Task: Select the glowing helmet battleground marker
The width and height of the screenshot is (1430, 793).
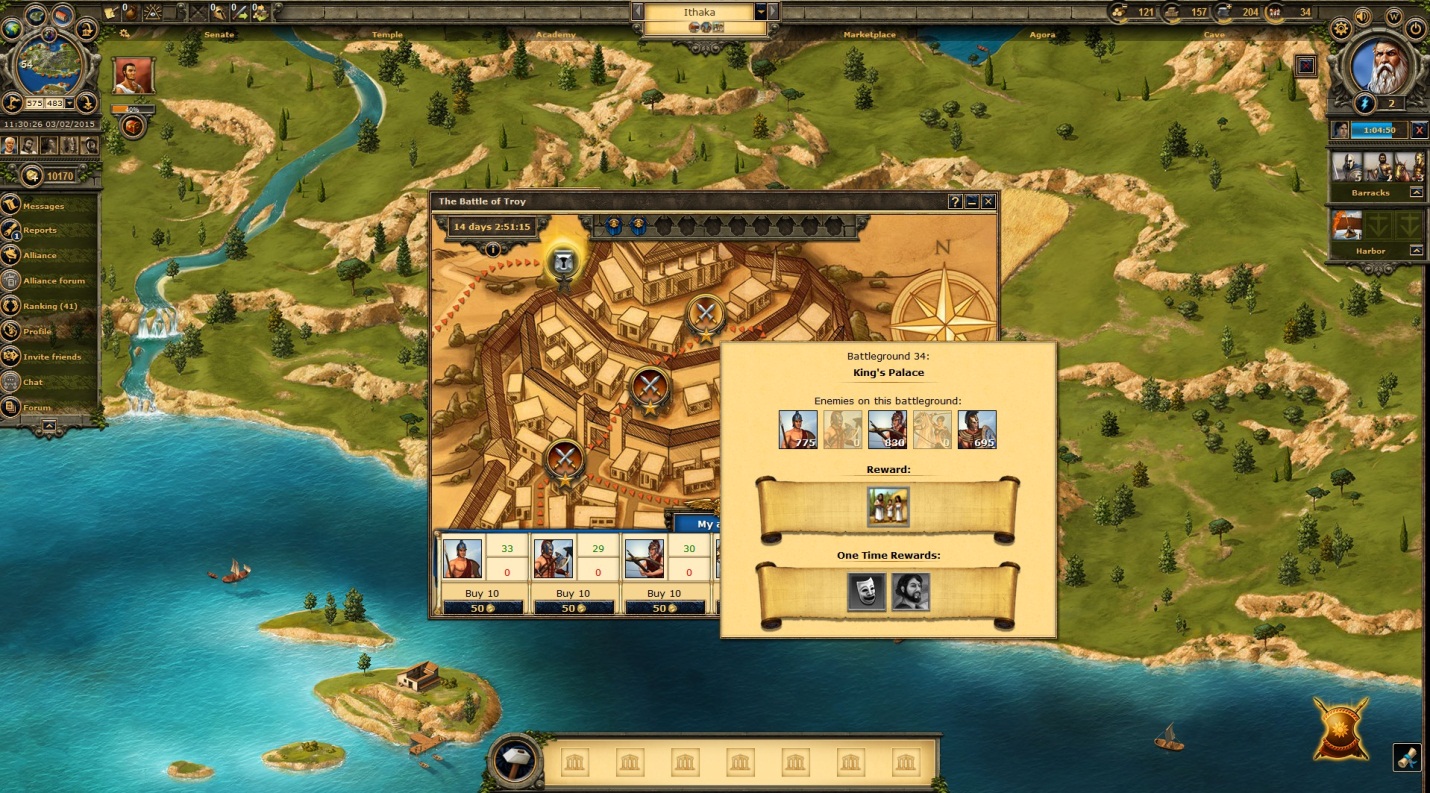Action: click(x=563, y=264)
